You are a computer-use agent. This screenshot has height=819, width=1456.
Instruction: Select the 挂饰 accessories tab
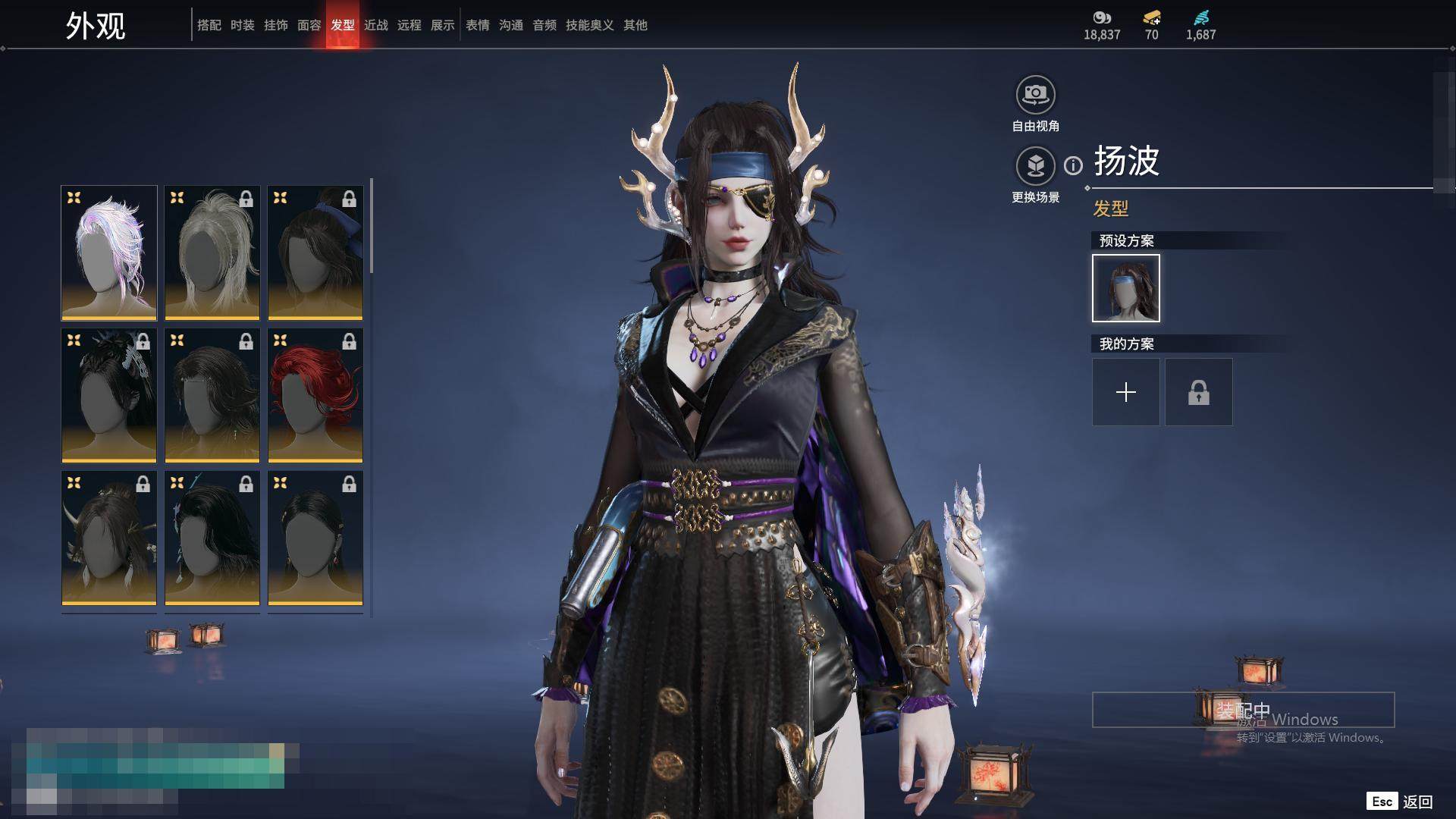(275, 25)
